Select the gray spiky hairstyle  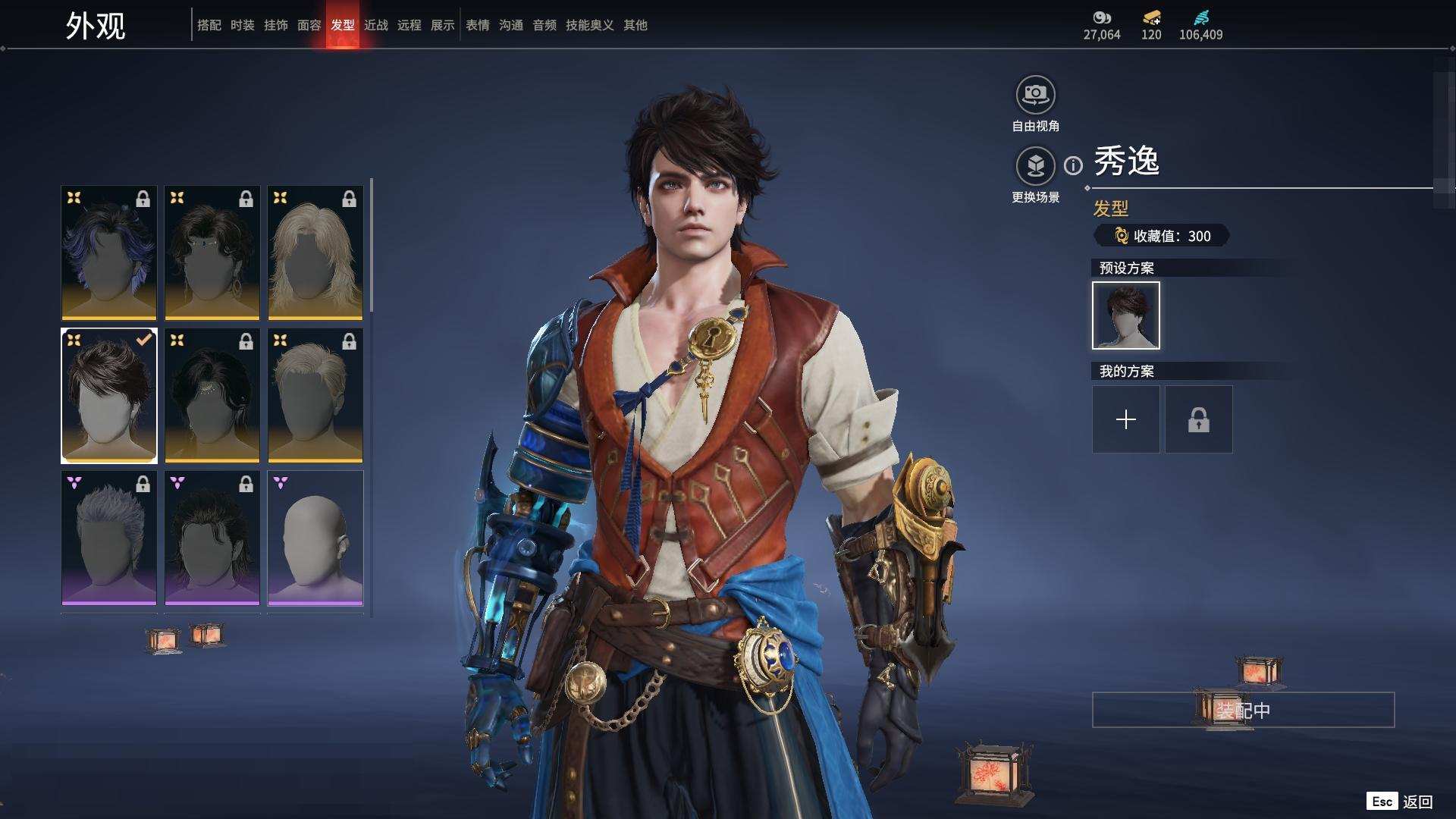(x=109, y=538)
